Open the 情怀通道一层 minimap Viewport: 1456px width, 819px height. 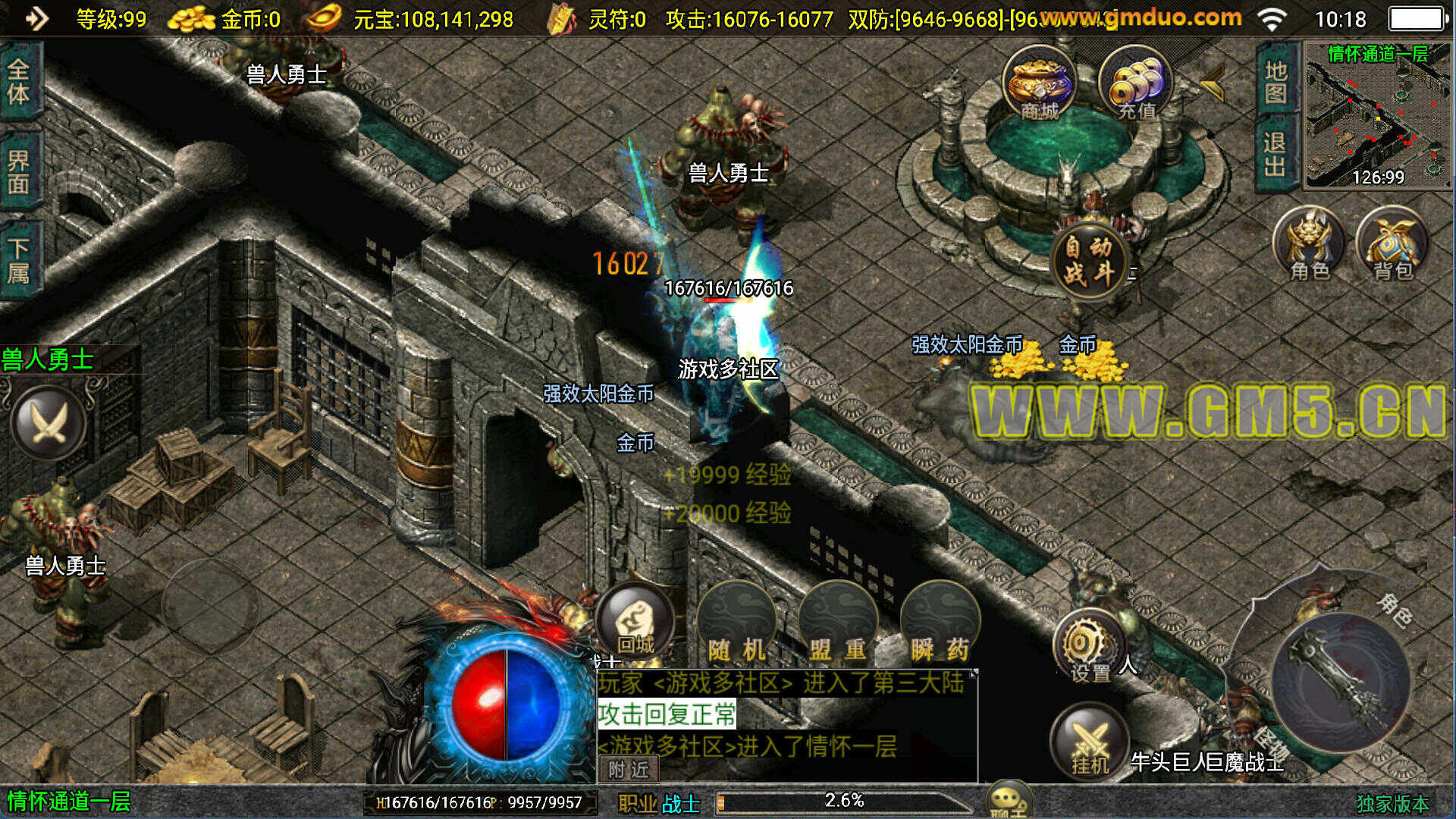[1376, 115]
